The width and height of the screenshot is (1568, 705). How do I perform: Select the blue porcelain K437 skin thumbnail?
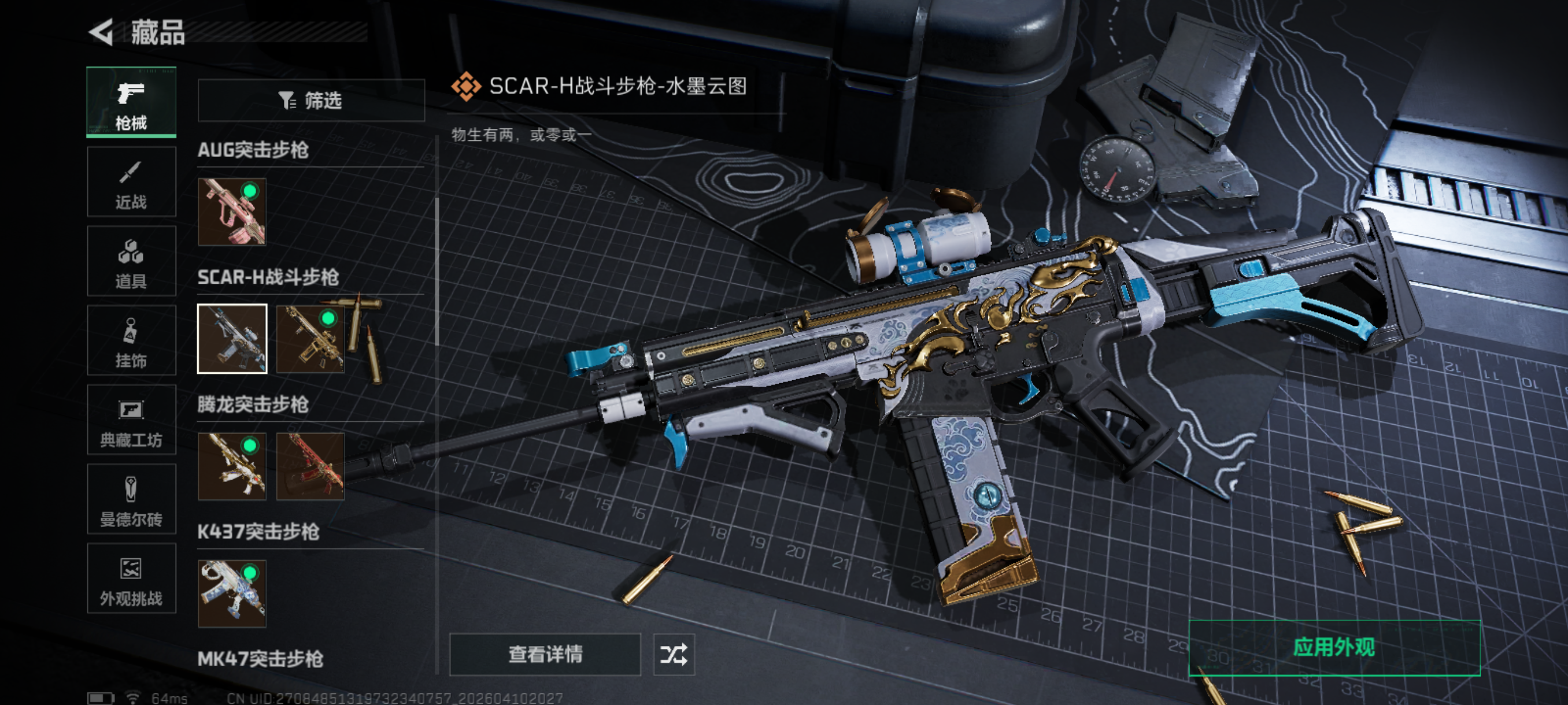pos(232,593)
